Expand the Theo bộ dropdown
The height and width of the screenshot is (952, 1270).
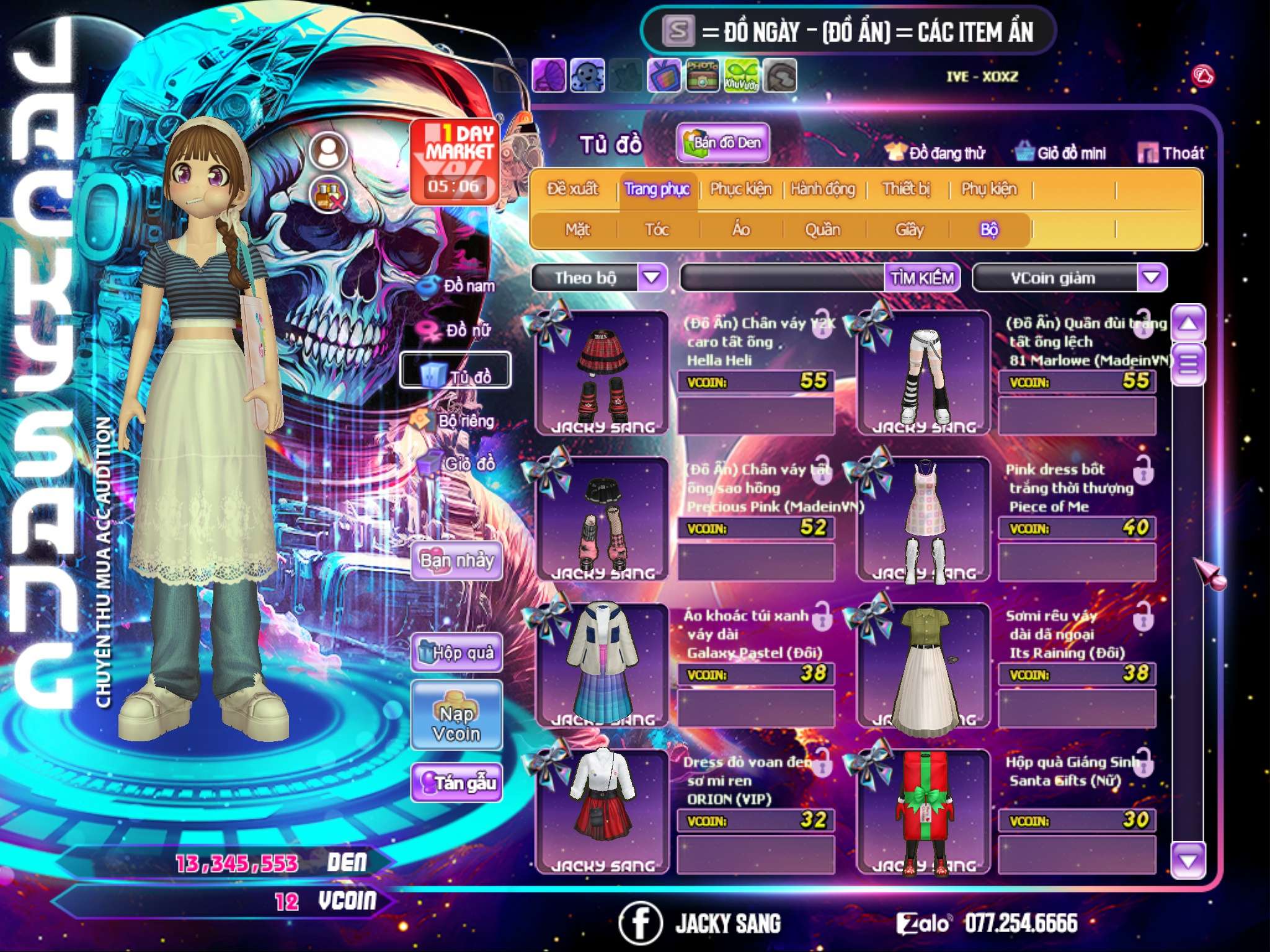click(652, 277)
